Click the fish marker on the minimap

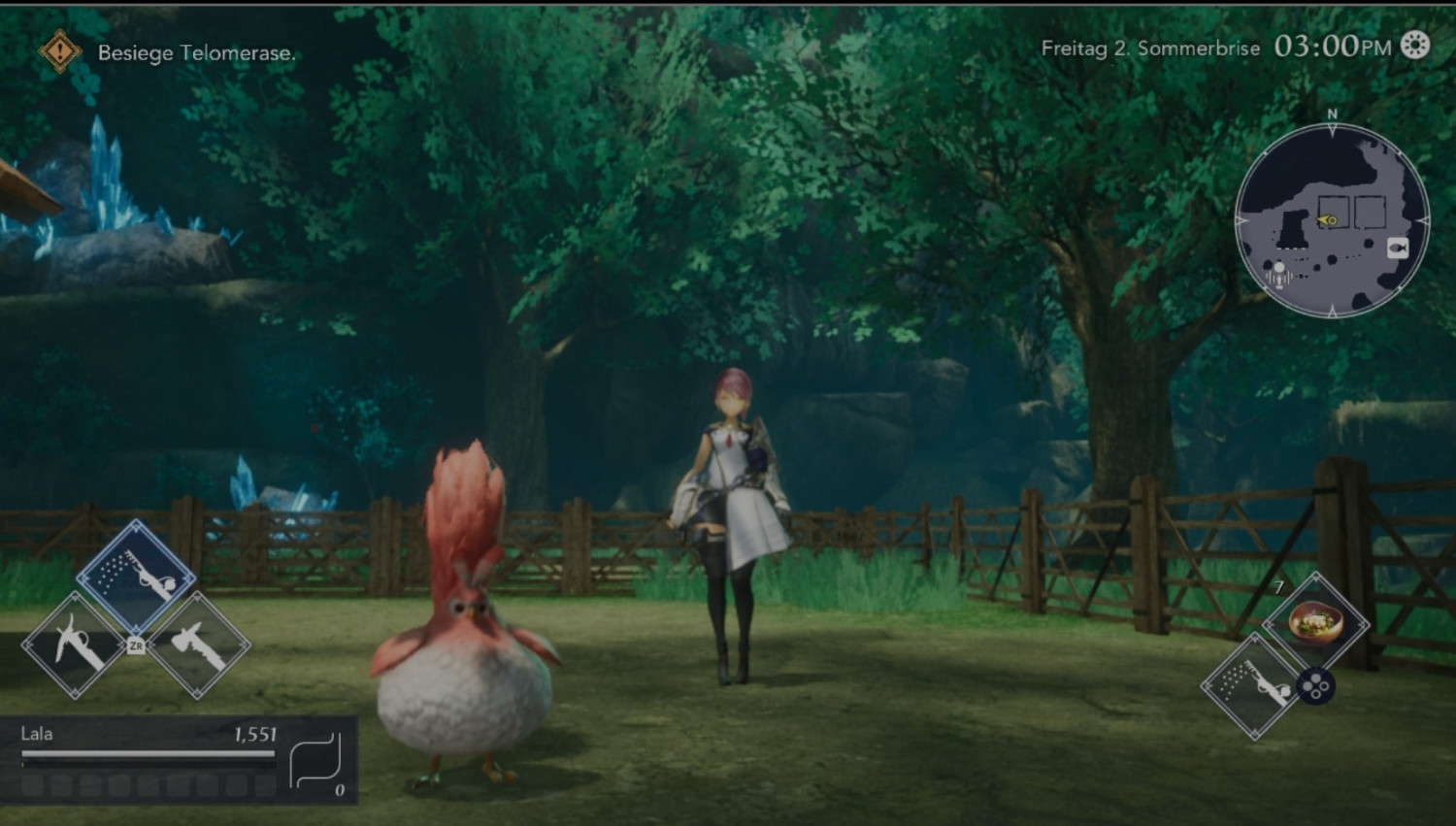1397,248
